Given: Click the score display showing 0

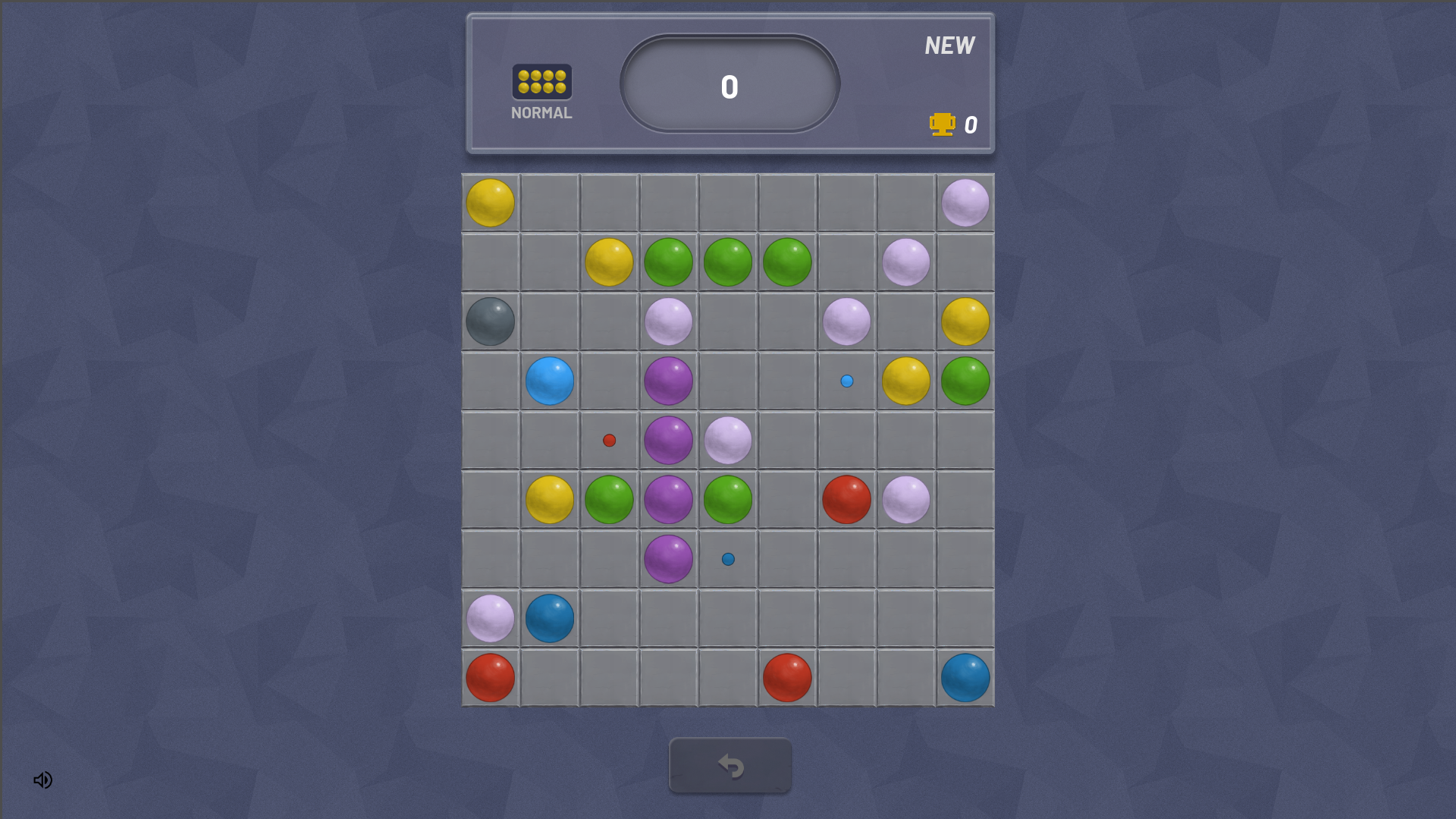Looking at the screenshot, I should pos(728,86).
